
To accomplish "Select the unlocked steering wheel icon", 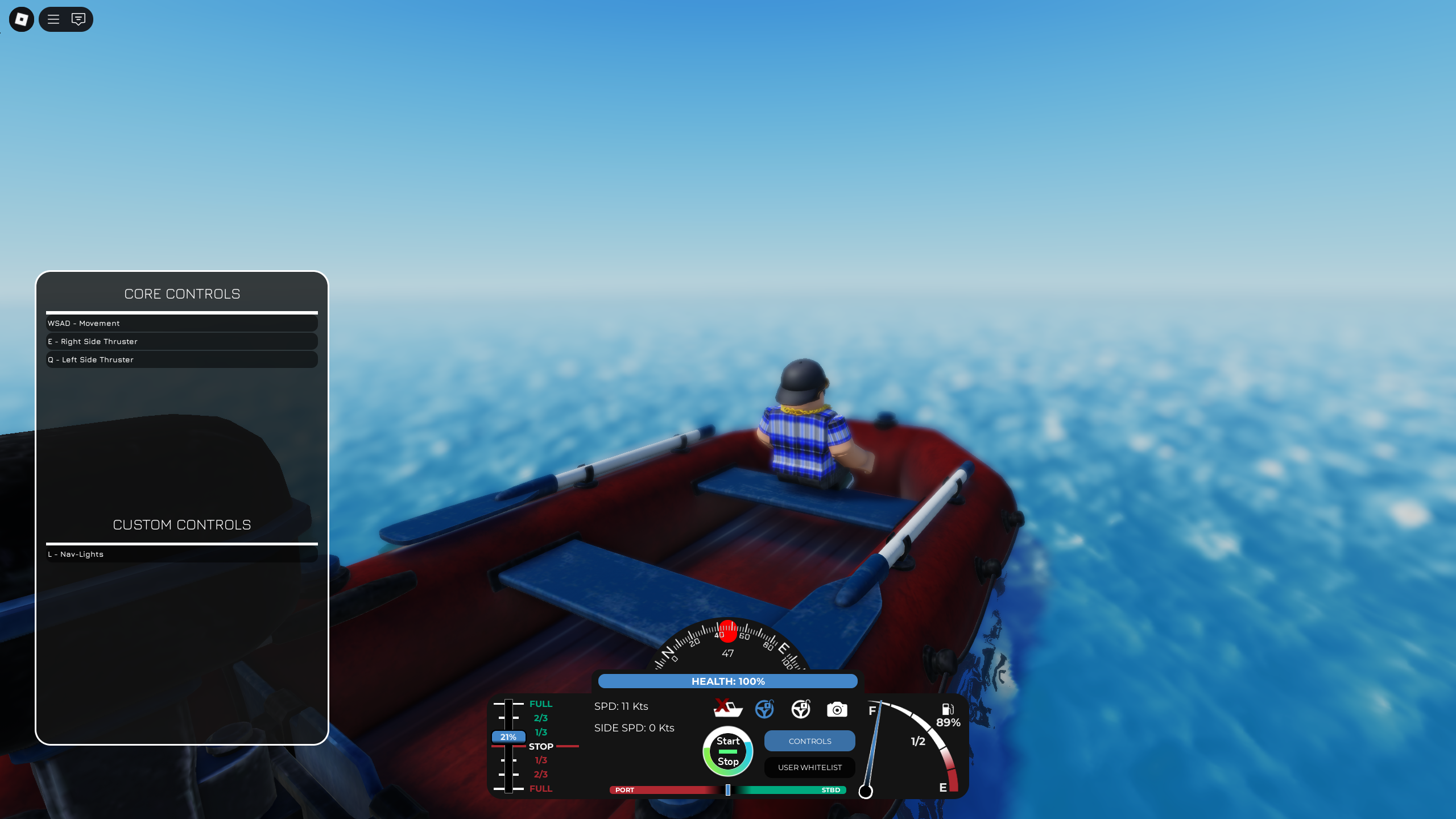I will tap(801, 709).
